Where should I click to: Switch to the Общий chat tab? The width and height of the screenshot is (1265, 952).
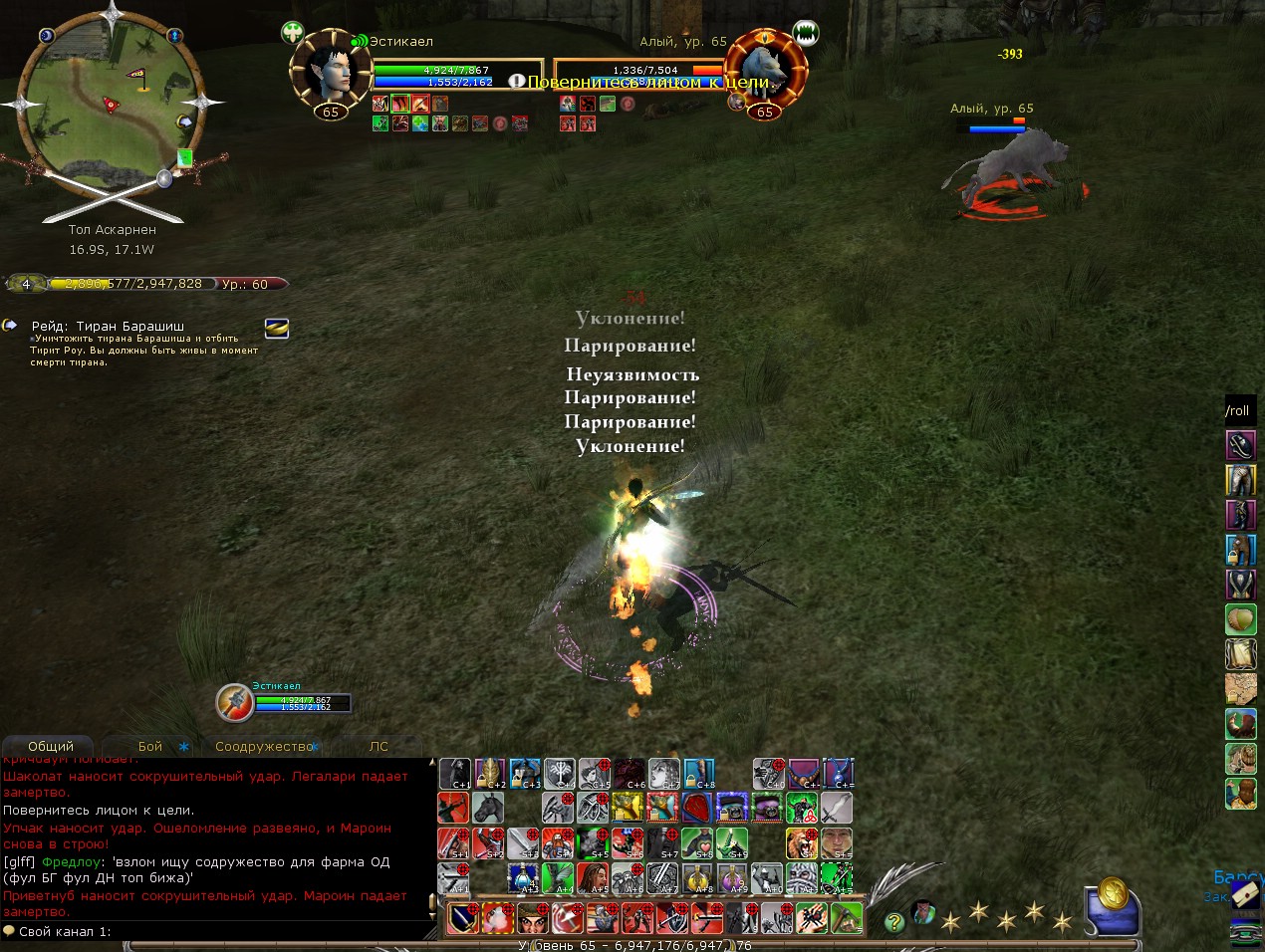click(x=51, y=746)
